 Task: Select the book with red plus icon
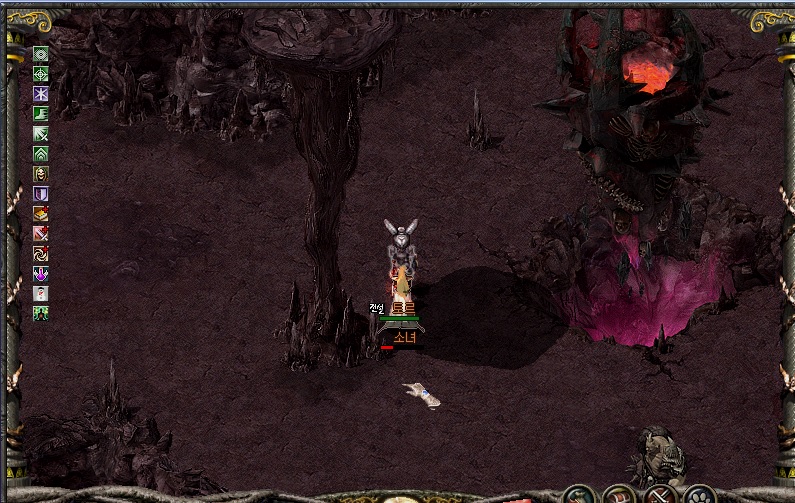coord(41,214)
